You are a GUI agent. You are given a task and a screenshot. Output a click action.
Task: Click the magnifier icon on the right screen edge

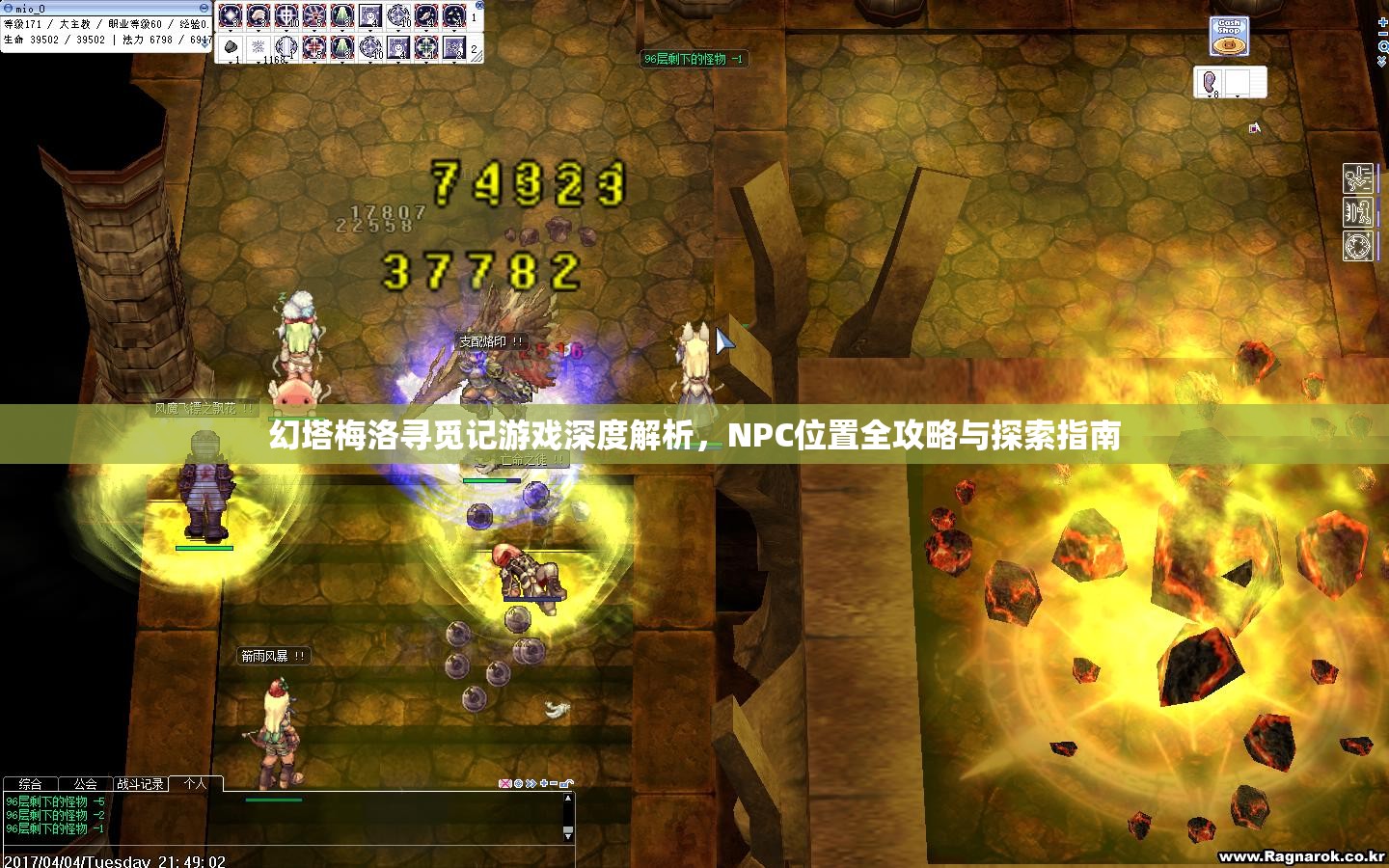(x=1383, y=46)
